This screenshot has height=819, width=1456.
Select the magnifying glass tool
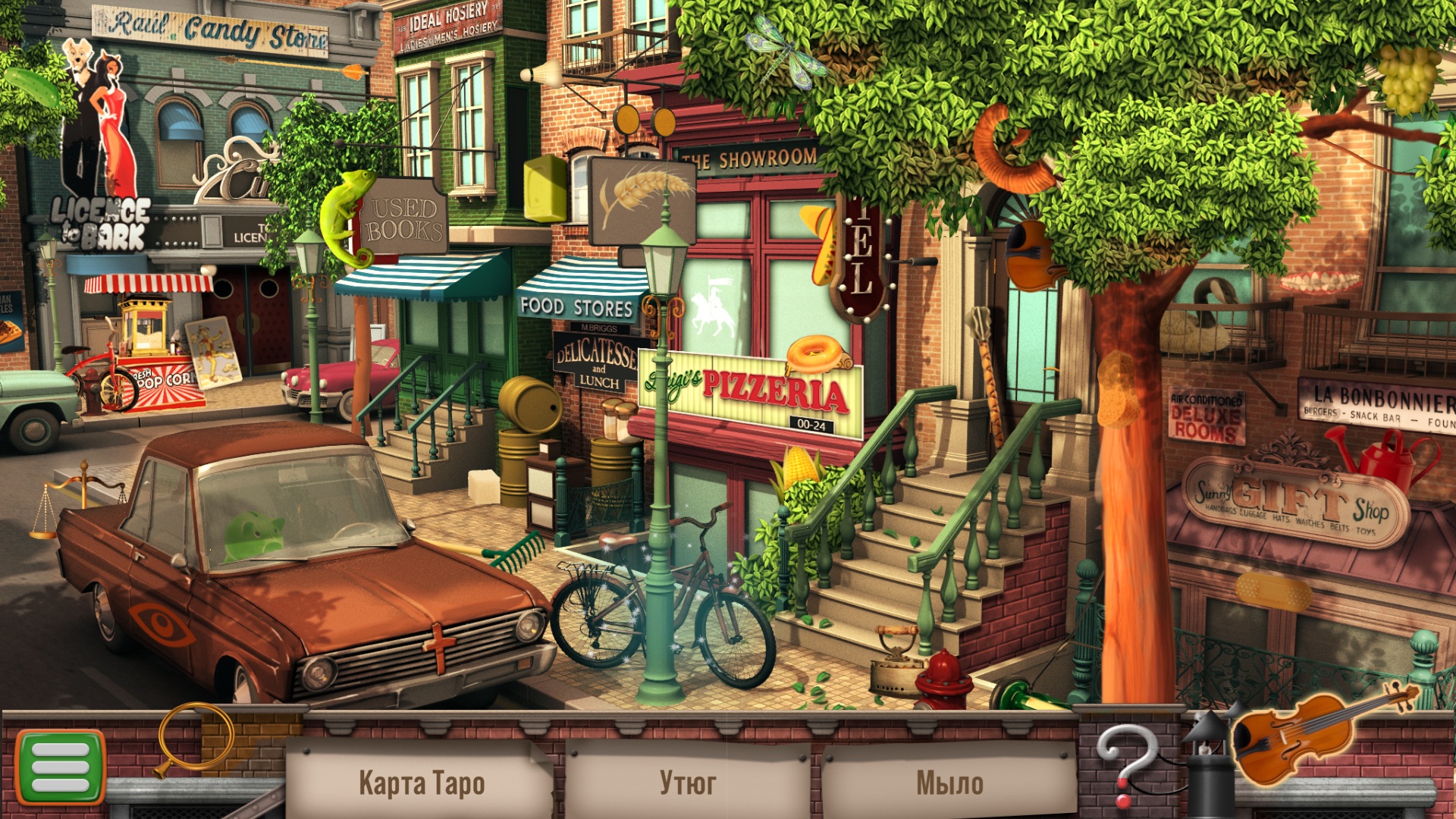(x=194, y=739)
